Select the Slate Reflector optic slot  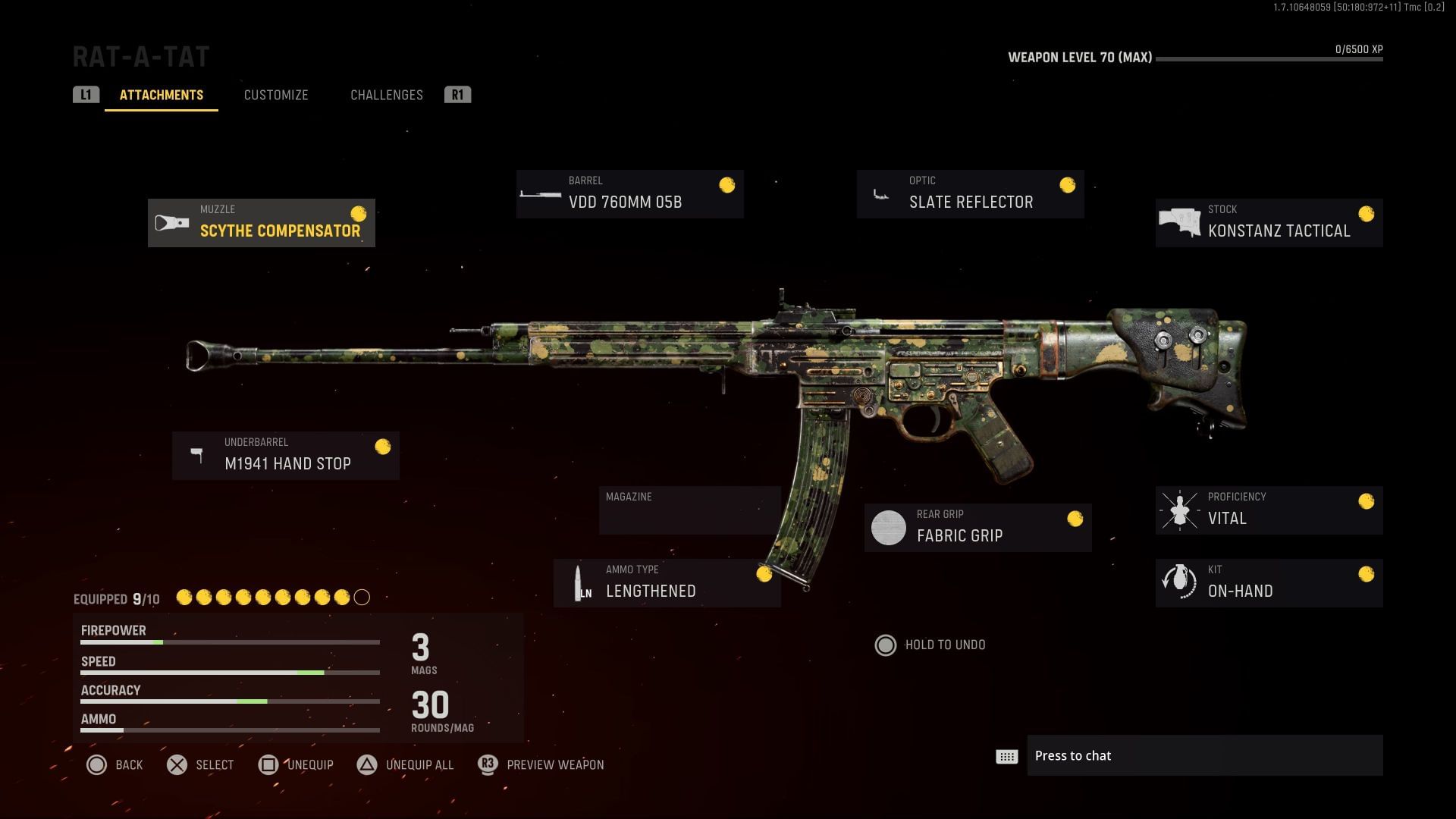click(970, 194)
